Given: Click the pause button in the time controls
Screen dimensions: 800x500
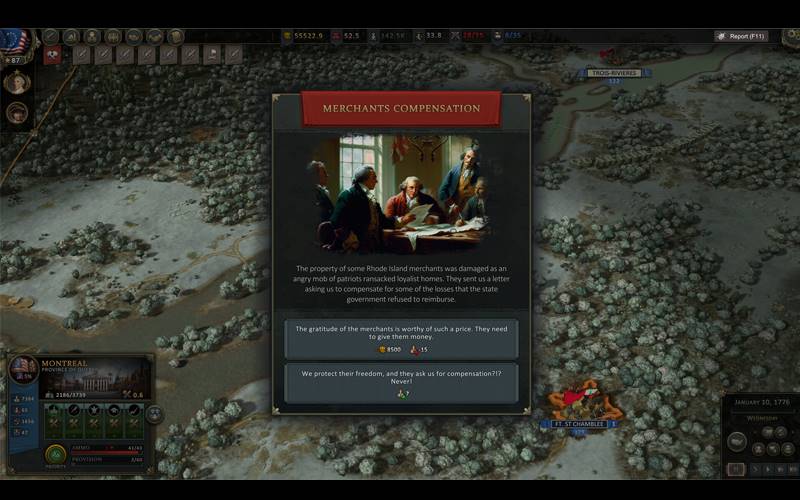Looking at the screenshot, I should click(736, 469).
